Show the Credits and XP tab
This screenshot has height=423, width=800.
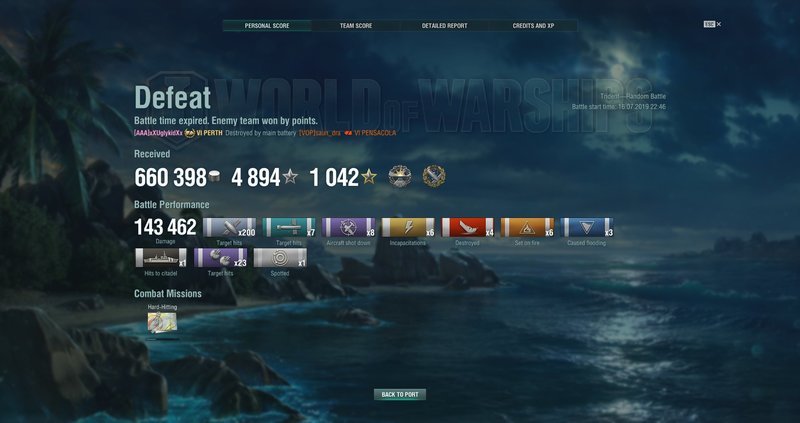point(533,25)
